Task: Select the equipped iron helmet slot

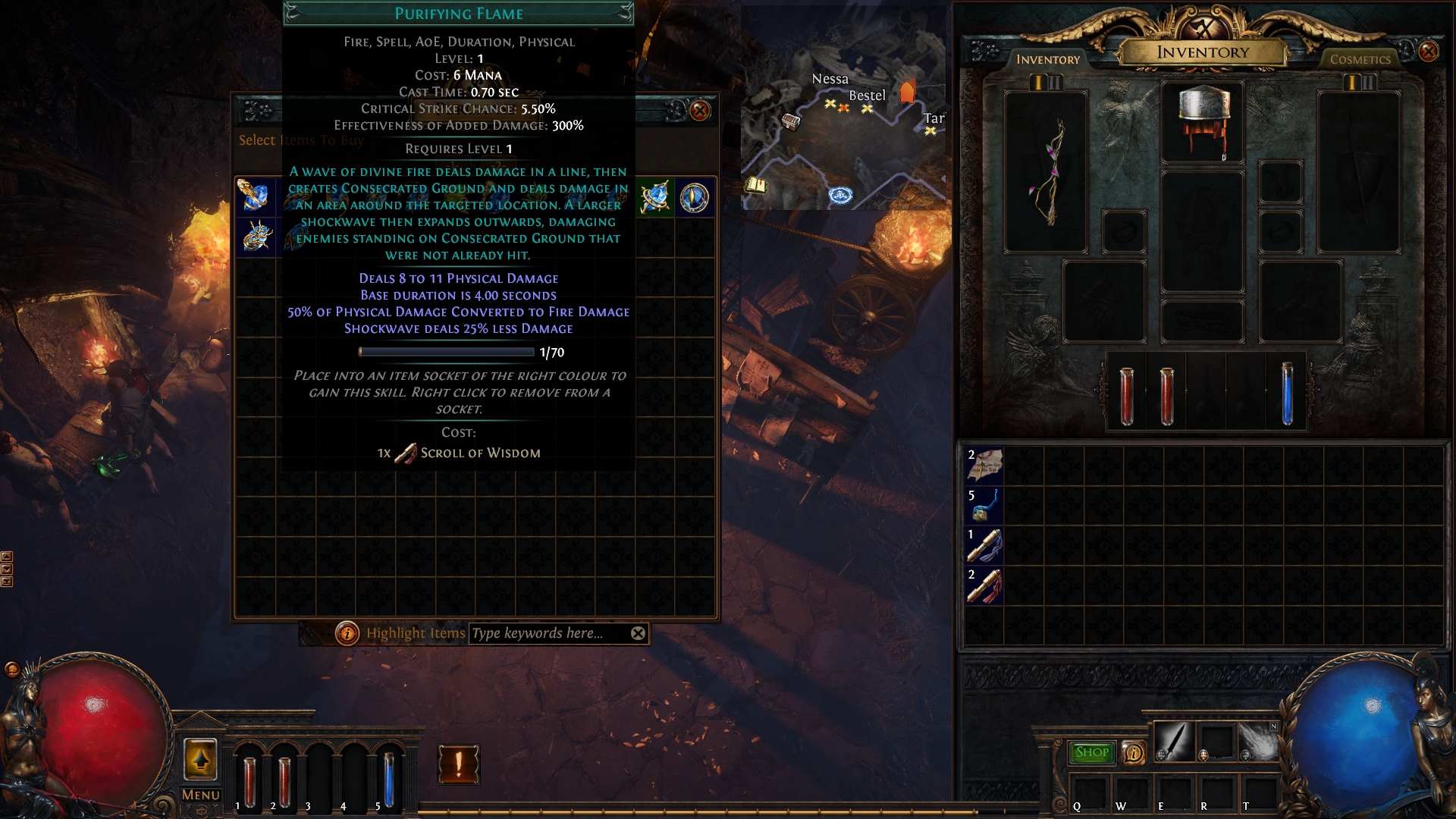Action: [1203, 123]
